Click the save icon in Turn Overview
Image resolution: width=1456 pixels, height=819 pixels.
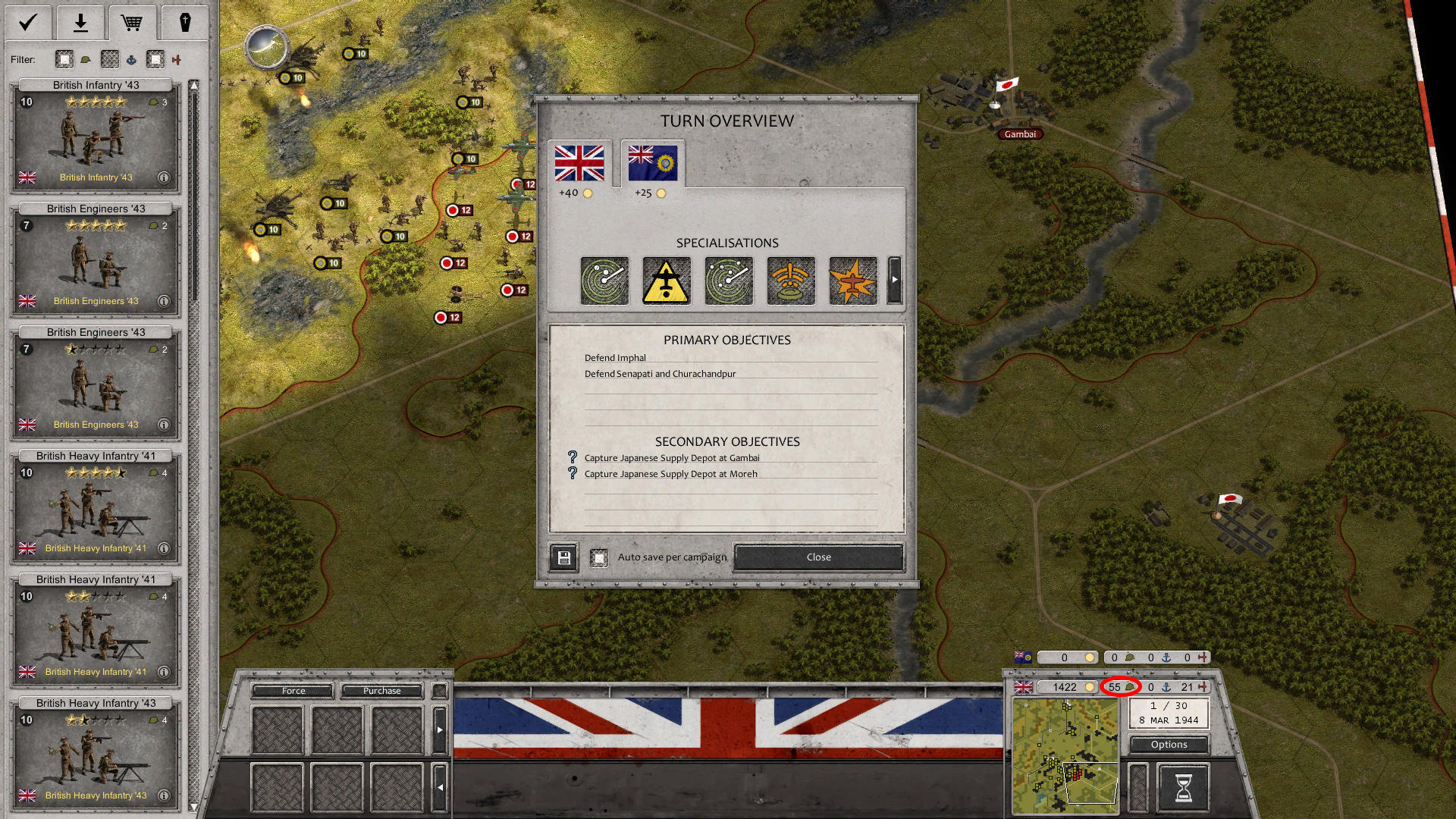click(563, 557)
